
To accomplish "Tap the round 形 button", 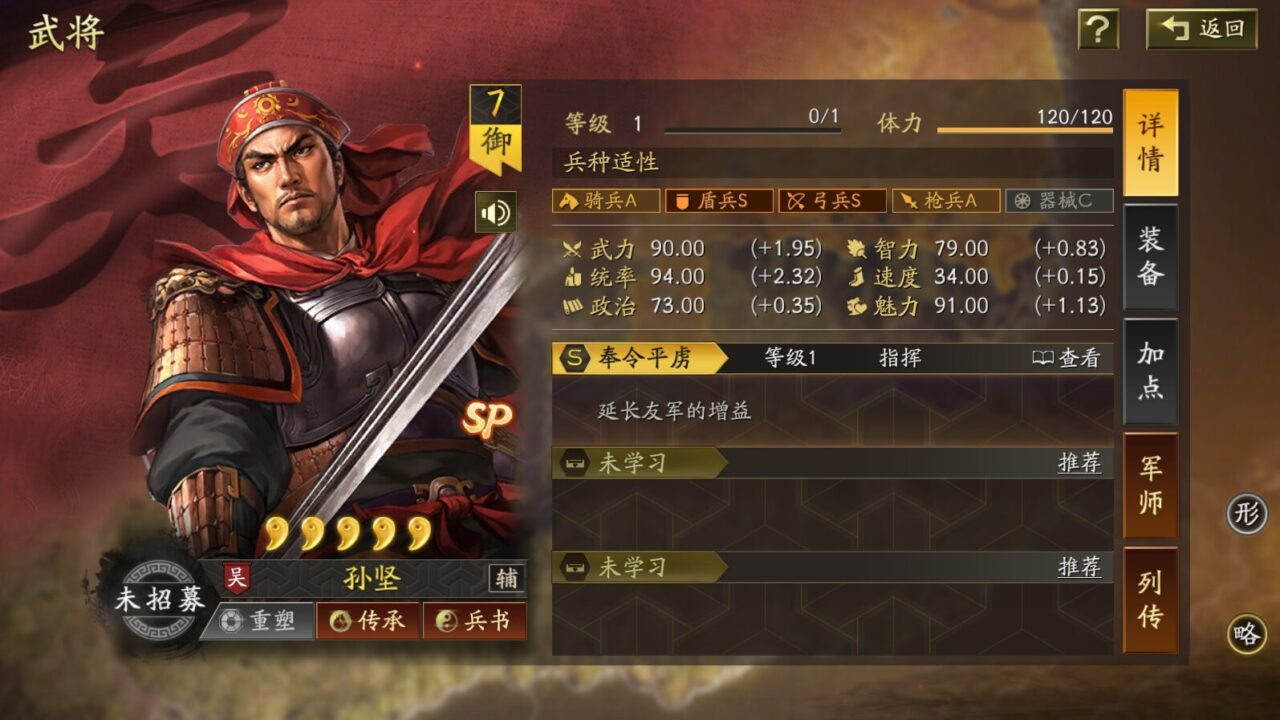I will coord(1246,515).
